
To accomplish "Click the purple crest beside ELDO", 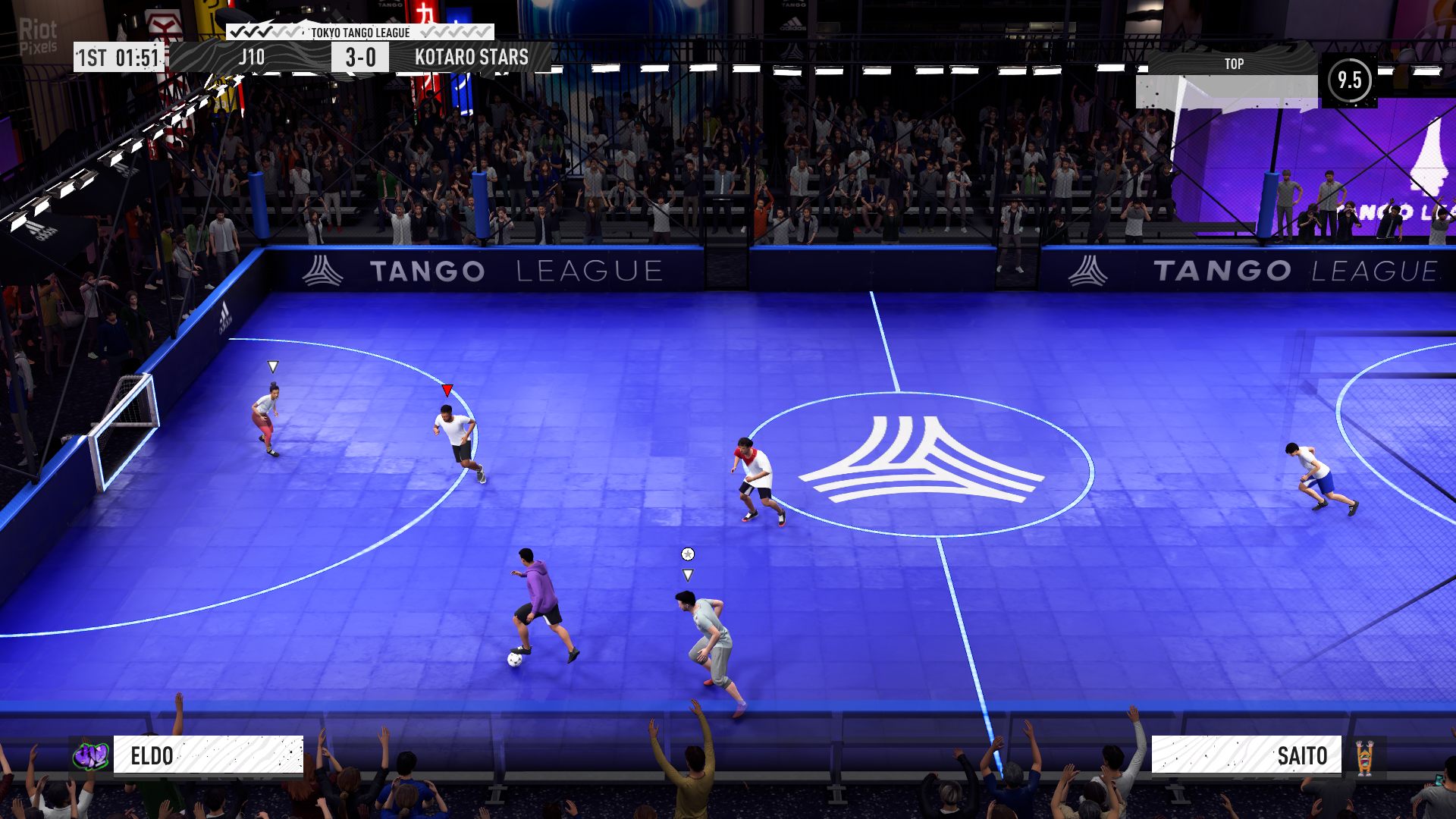I will coord(91,755).
